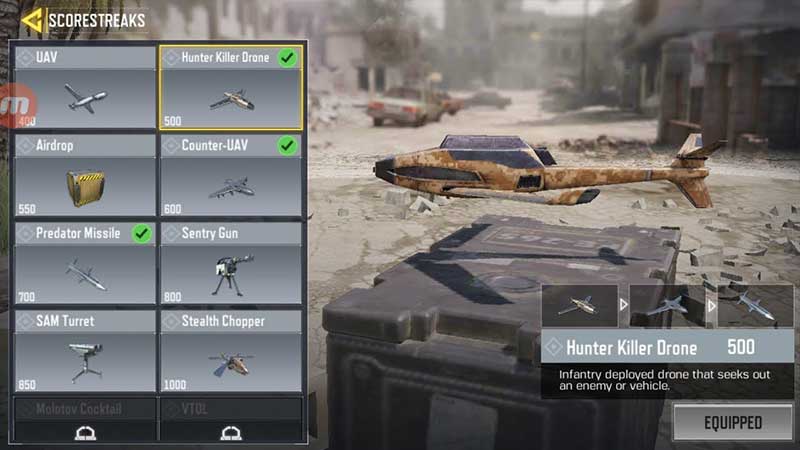800x450 pixels.
Task: Pick the Stealth Chopper scorestreak
Action: click(x=231, y=350)
